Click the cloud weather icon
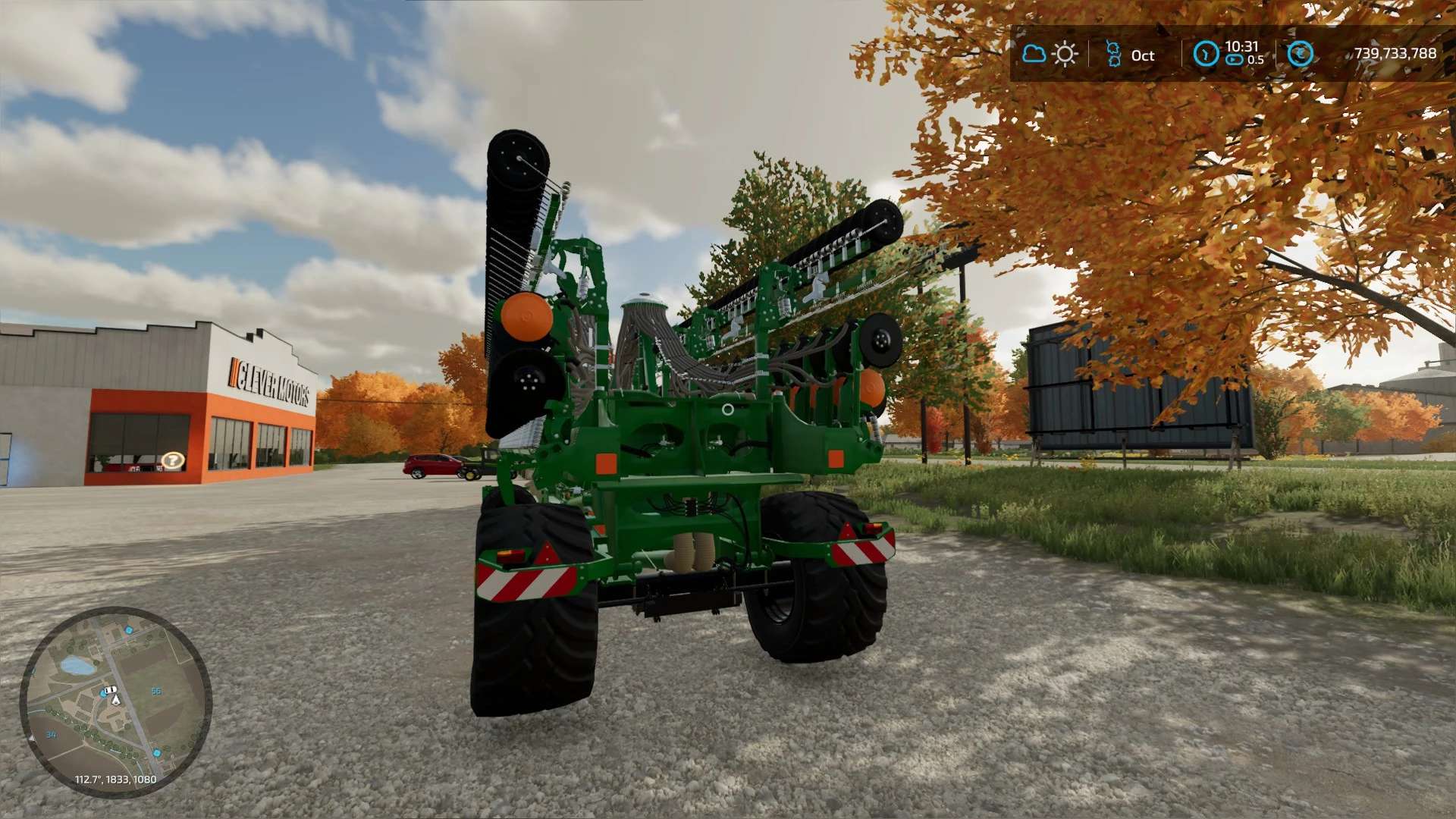 tap(1034, 54)
